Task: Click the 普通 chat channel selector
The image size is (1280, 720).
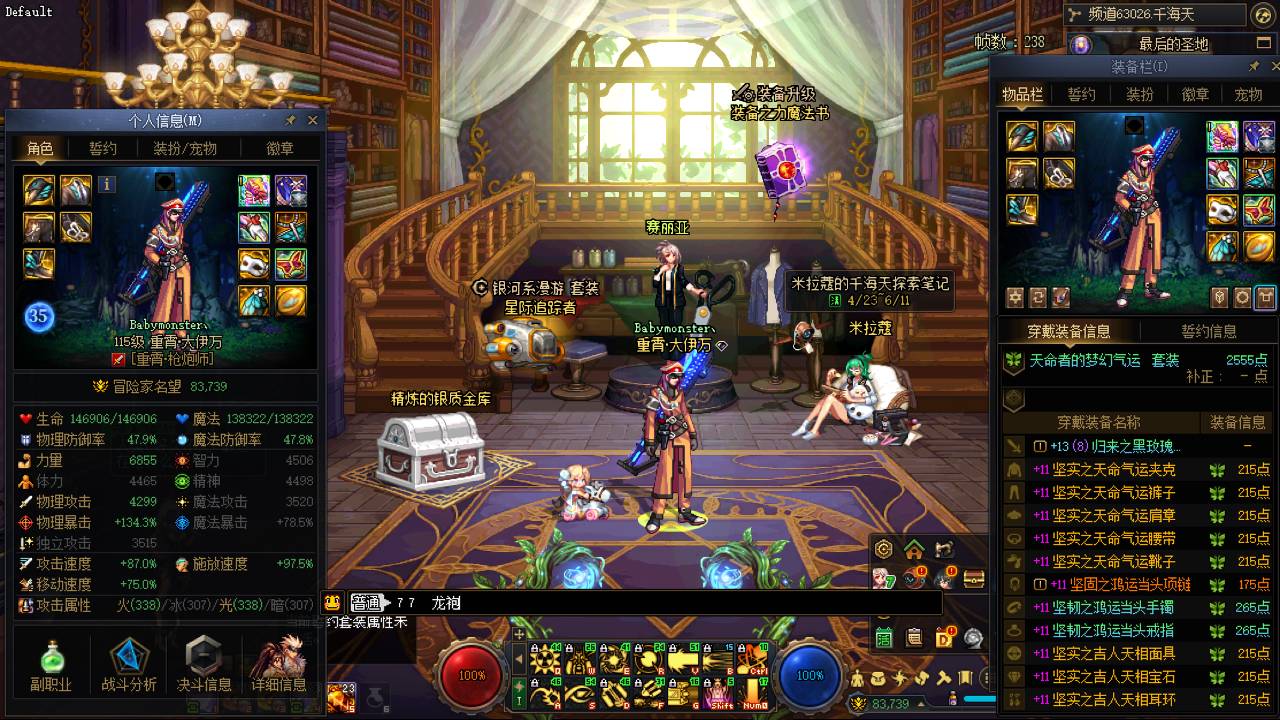Action: pyautogui.click(x=367, y=603)
